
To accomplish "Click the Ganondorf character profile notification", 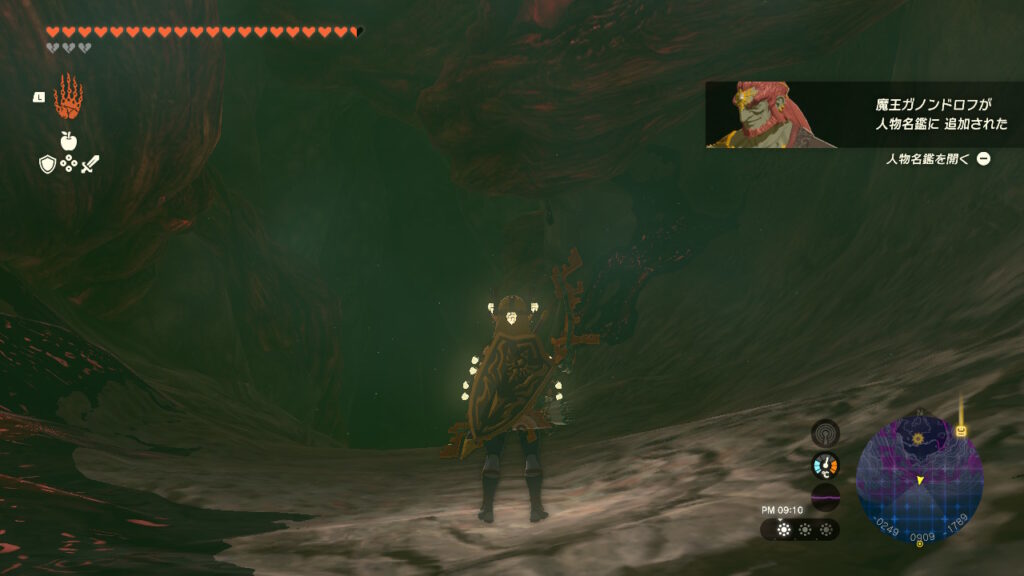I will 864,115.
